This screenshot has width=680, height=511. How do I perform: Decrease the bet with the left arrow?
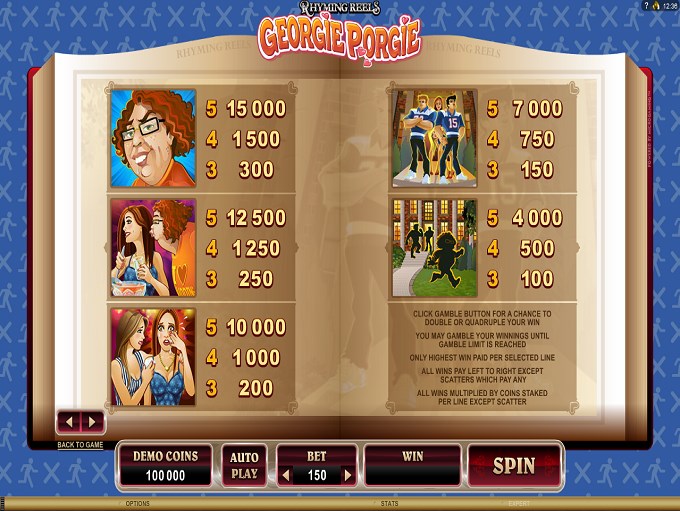[284, 476]
